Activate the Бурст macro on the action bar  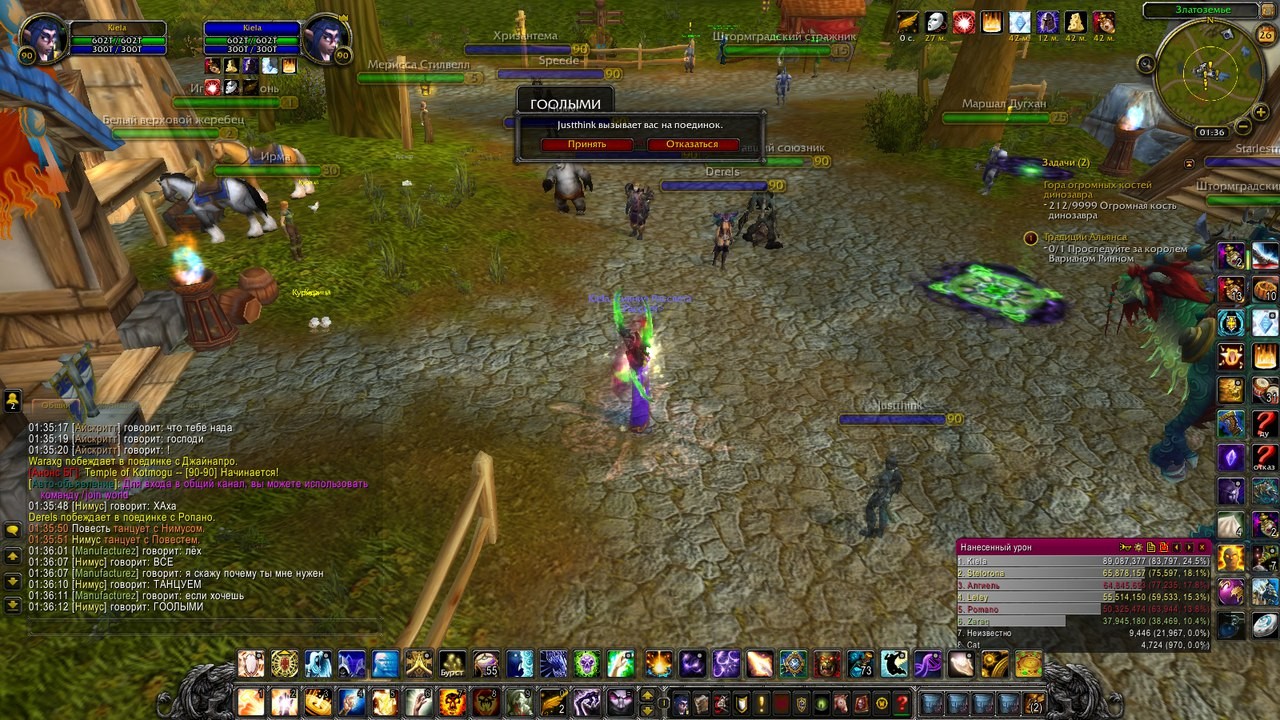pos(452,664)
